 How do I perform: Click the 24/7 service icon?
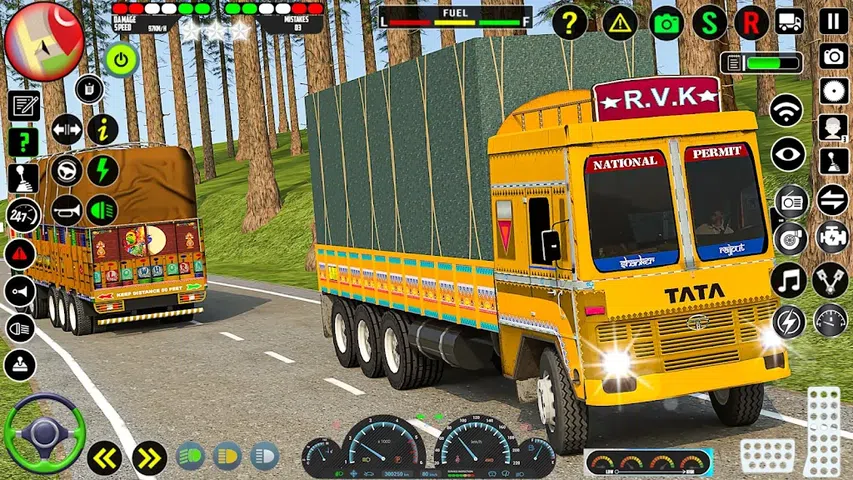pyautogui.click(x=21, y=214)
